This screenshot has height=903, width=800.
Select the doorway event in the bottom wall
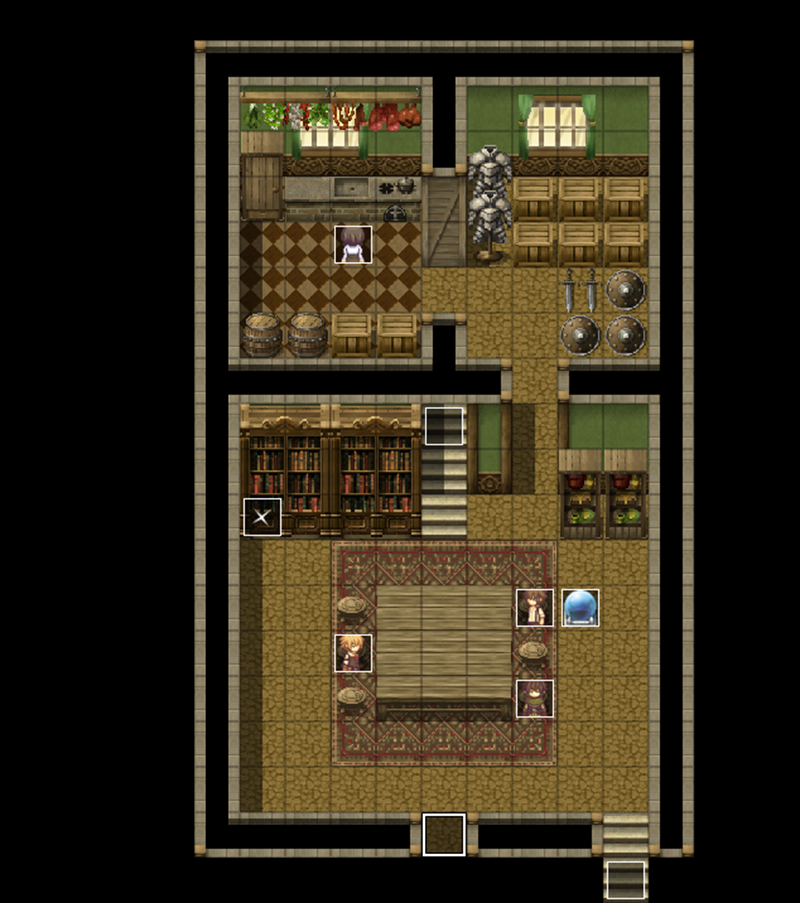(x=444, y=834)
